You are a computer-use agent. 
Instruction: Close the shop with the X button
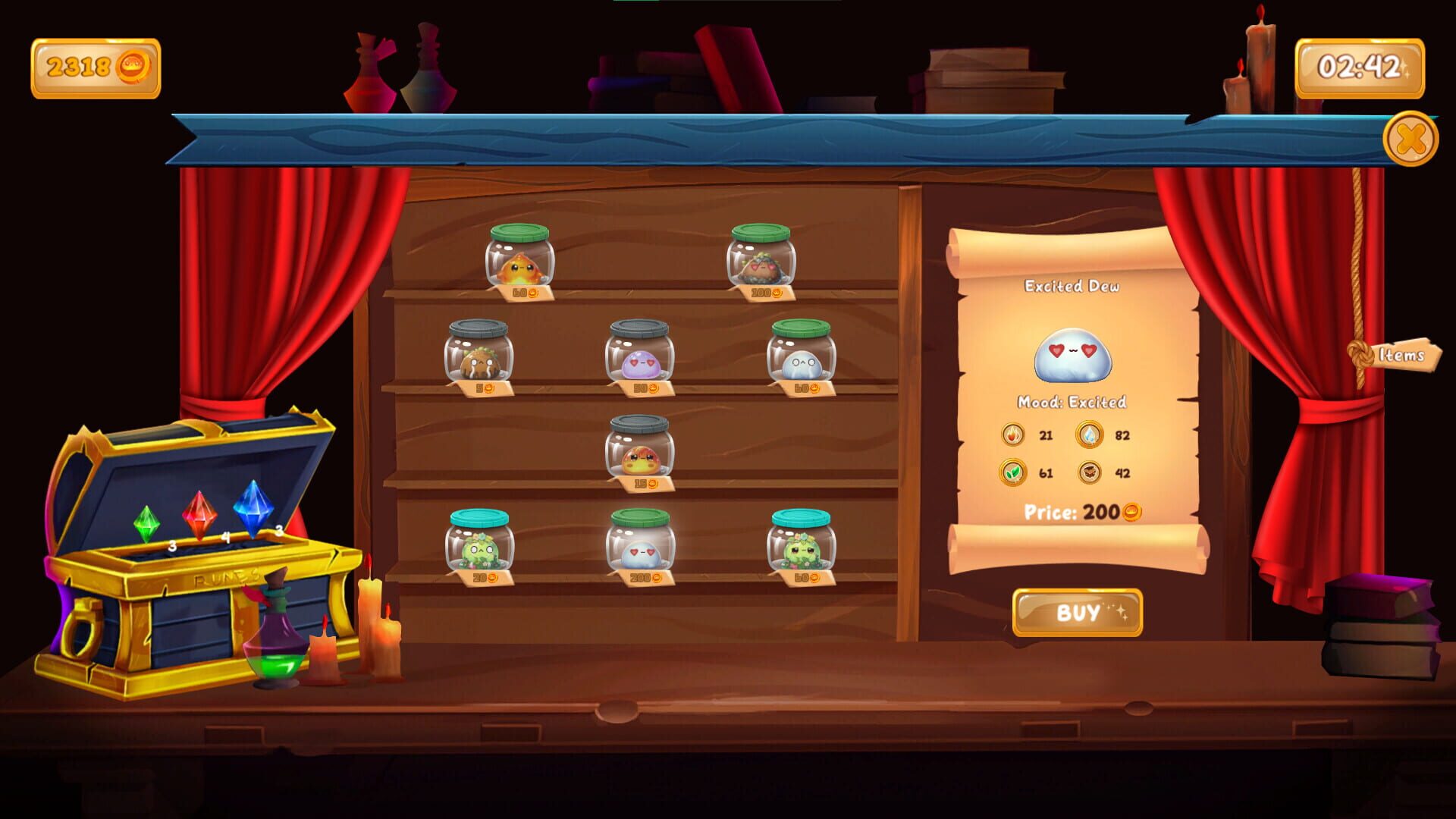[1410, 138]
